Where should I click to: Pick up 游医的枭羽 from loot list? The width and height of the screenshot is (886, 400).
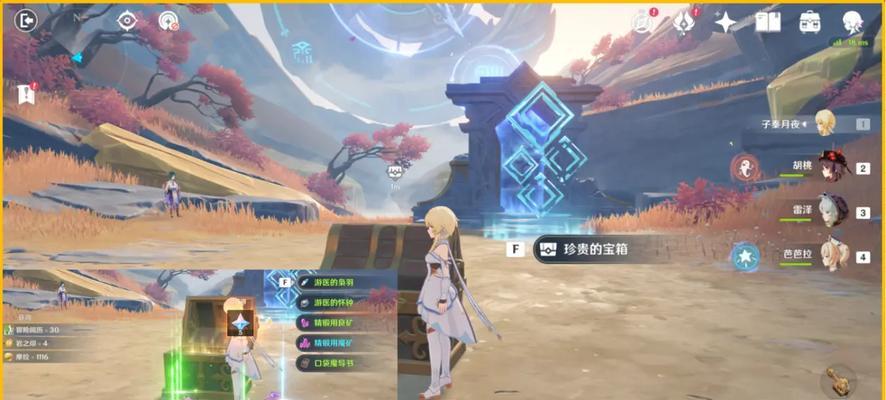click(x=335, y=282)
